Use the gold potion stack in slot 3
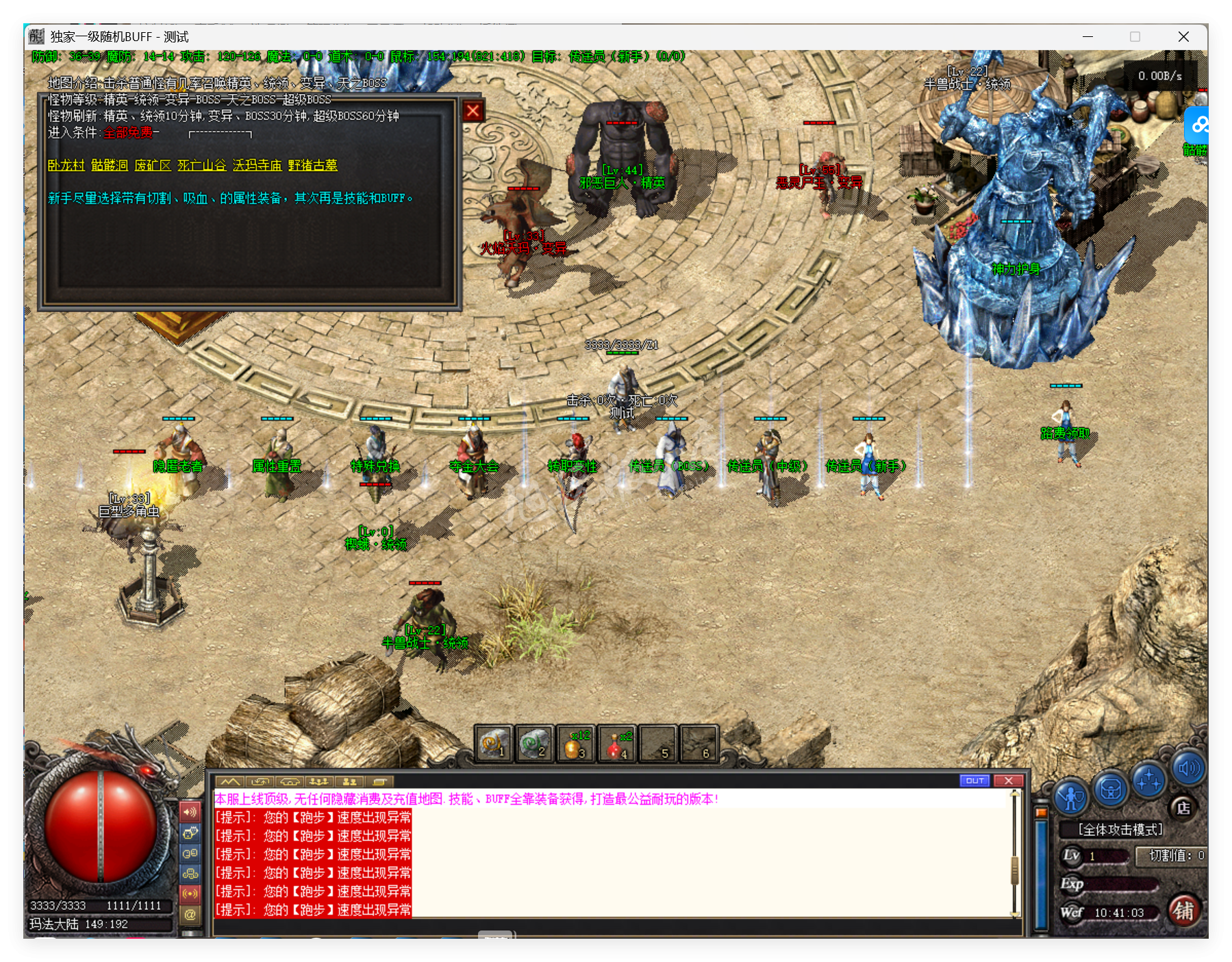 point(575,744)
